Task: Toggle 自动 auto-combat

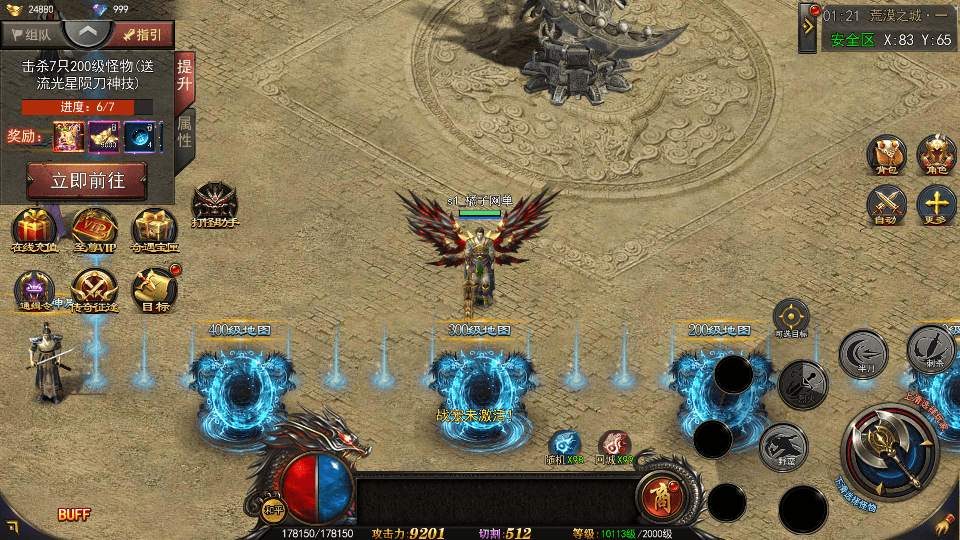Action: [x=886, y=205]
